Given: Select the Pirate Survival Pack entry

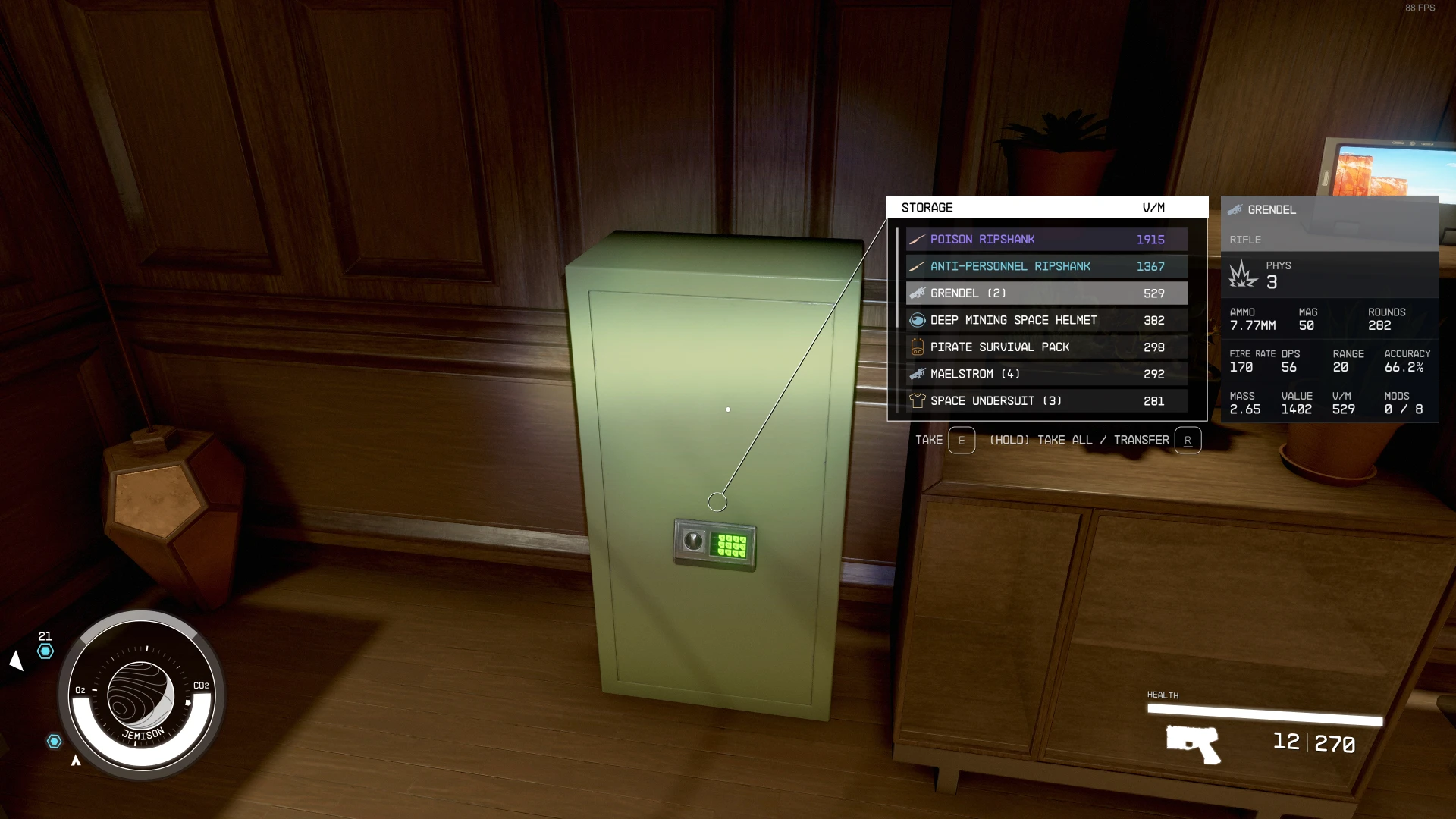Looking at the screenshot, I should [x=1046, y=347].
